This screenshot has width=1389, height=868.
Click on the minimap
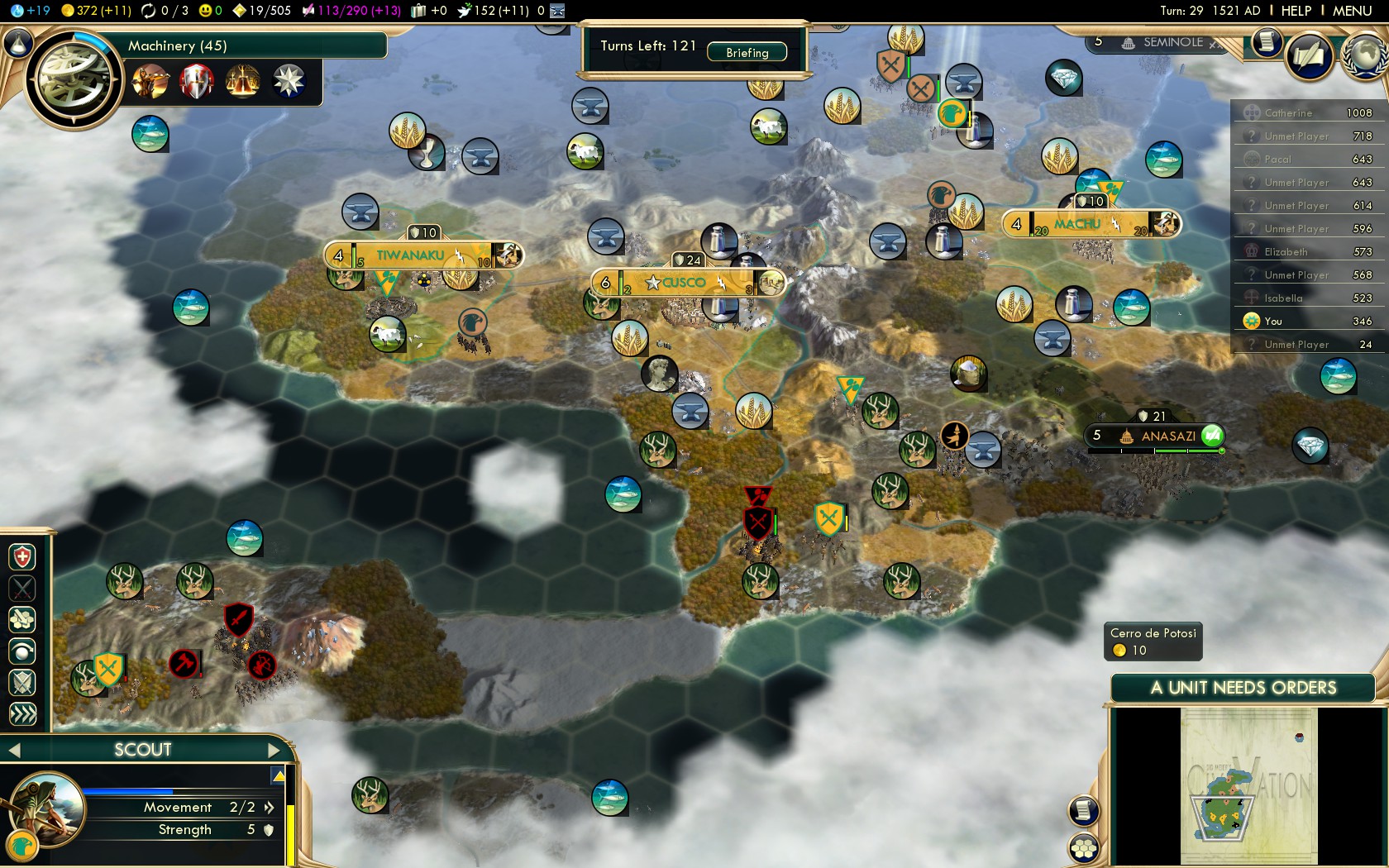[x=1248, y=785]
